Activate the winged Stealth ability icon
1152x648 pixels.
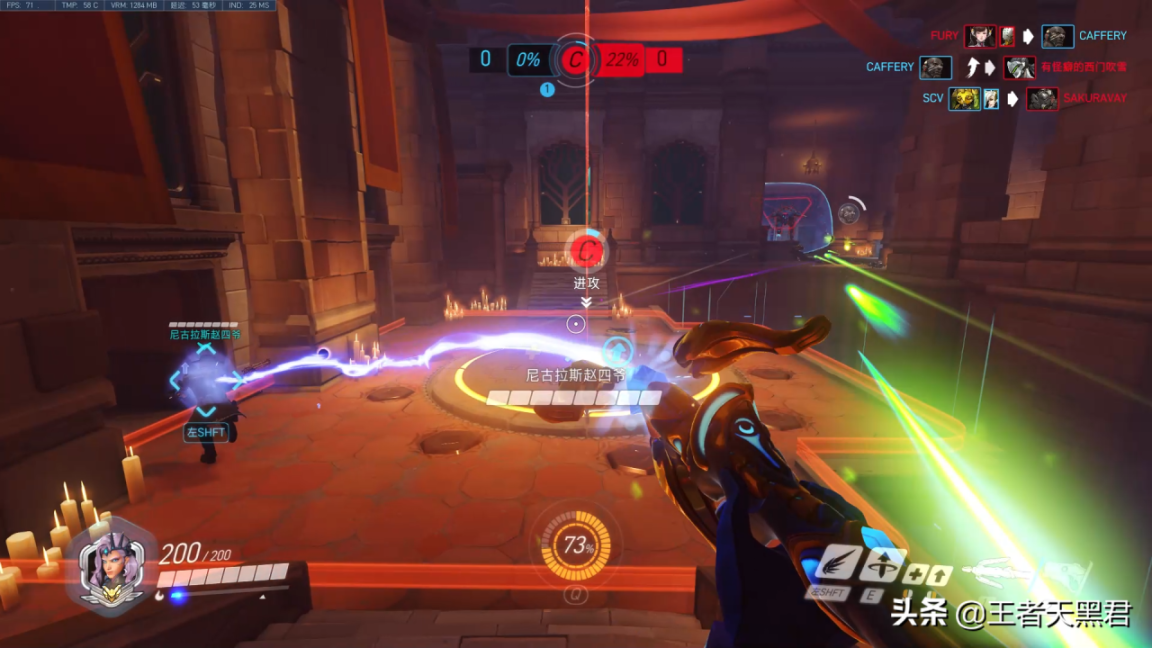pyautogui.click(x=838, y=564)
